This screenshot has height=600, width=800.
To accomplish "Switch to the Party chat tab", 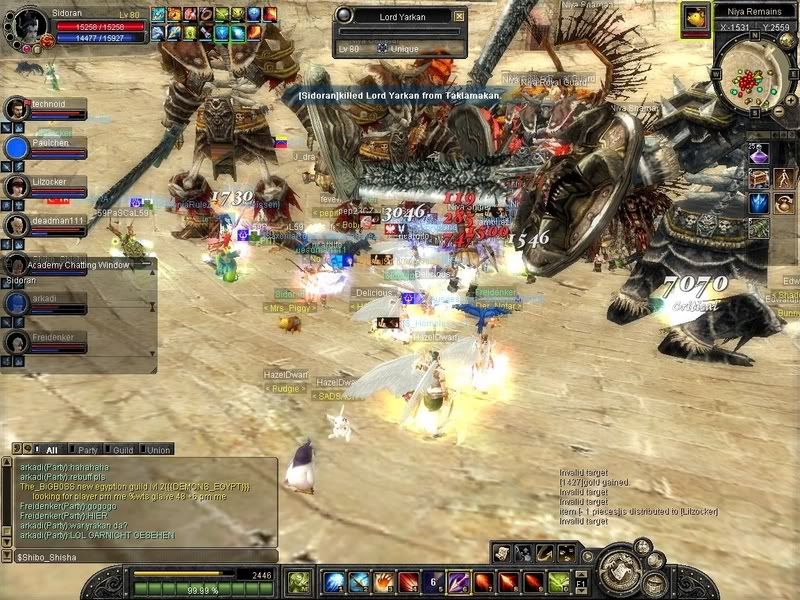I will click(88, 450).
